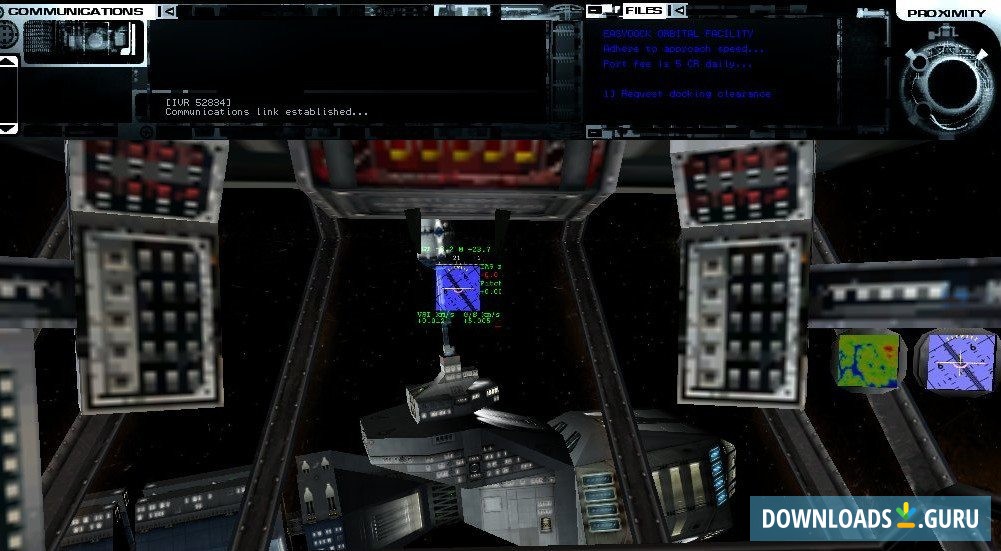Click the minimize icon left of Files
This screenshot has height=551, width=1001.
click(x=596, y=11)
